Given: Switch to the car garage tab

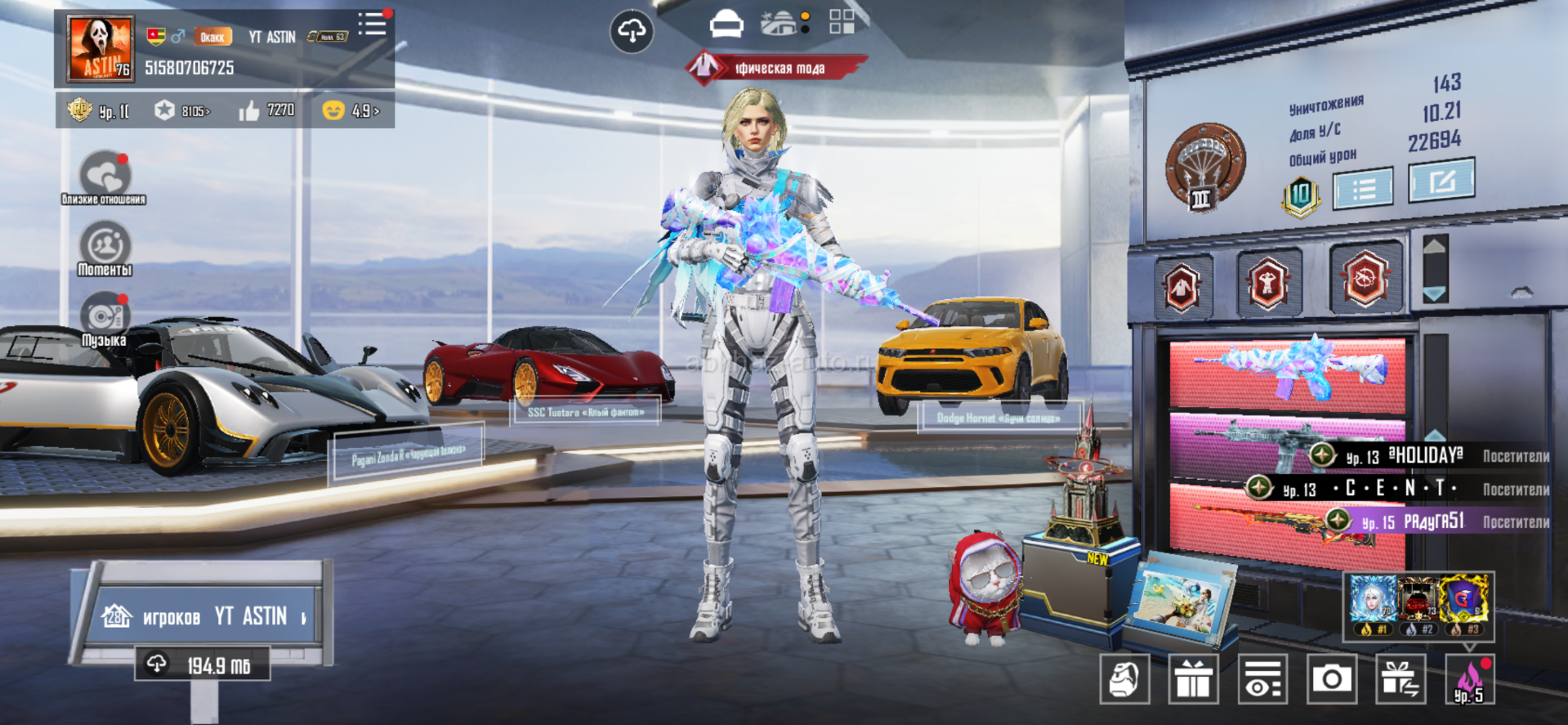Looking at the screenshot, I should coord(726,25).
